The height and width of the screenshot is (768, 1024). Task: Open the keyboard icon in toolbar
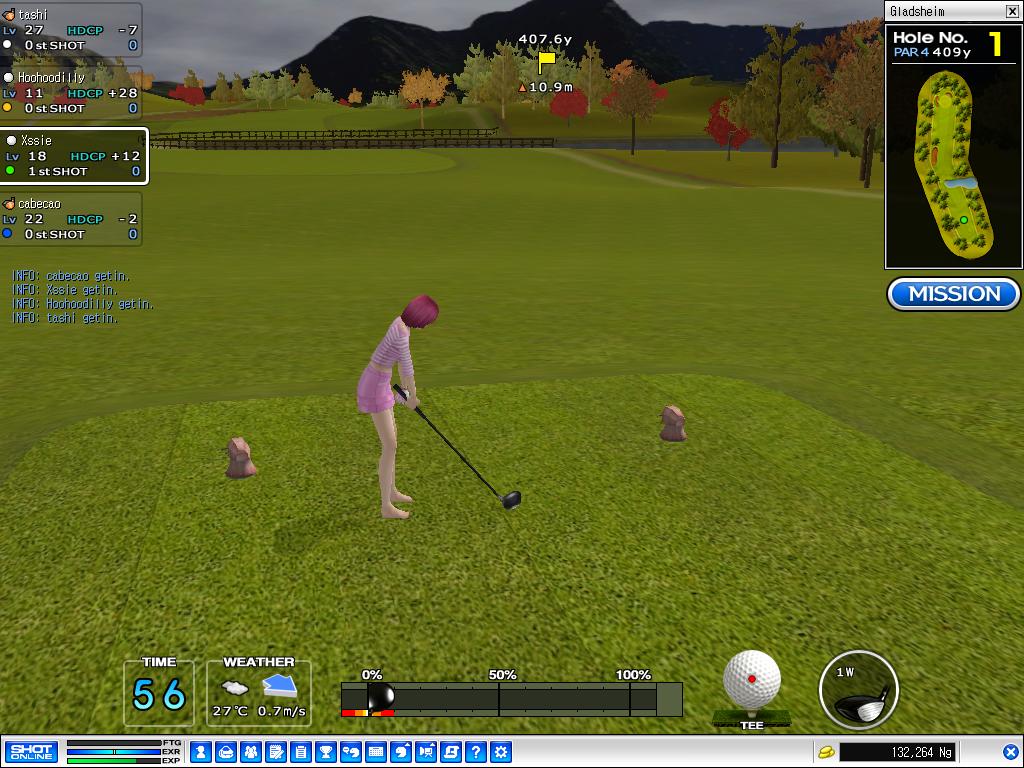point(376,752)
